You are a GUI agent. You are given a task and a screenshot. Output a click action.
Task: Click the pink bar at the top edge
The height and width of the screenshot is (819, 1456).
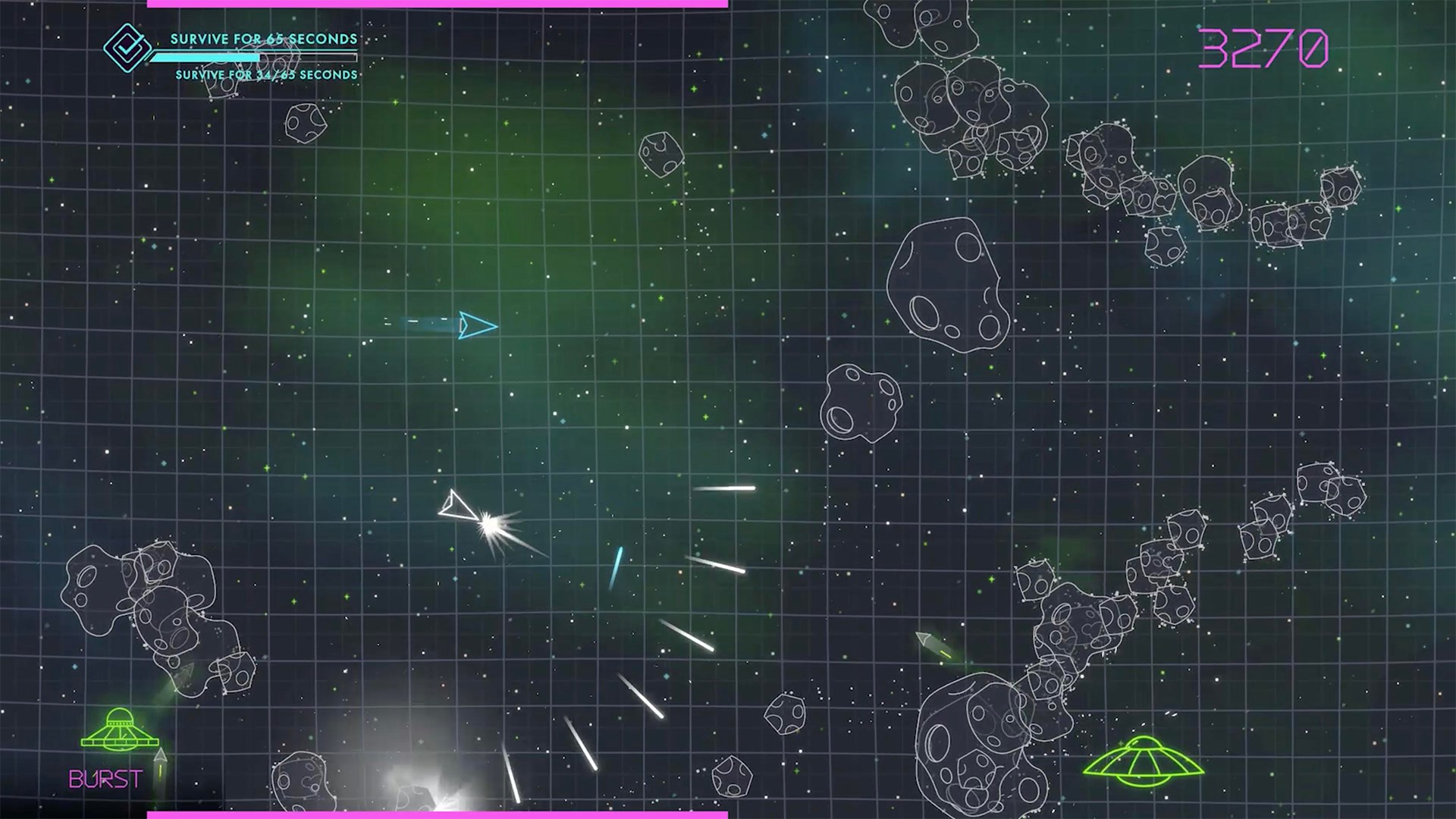tap(440, 5)
